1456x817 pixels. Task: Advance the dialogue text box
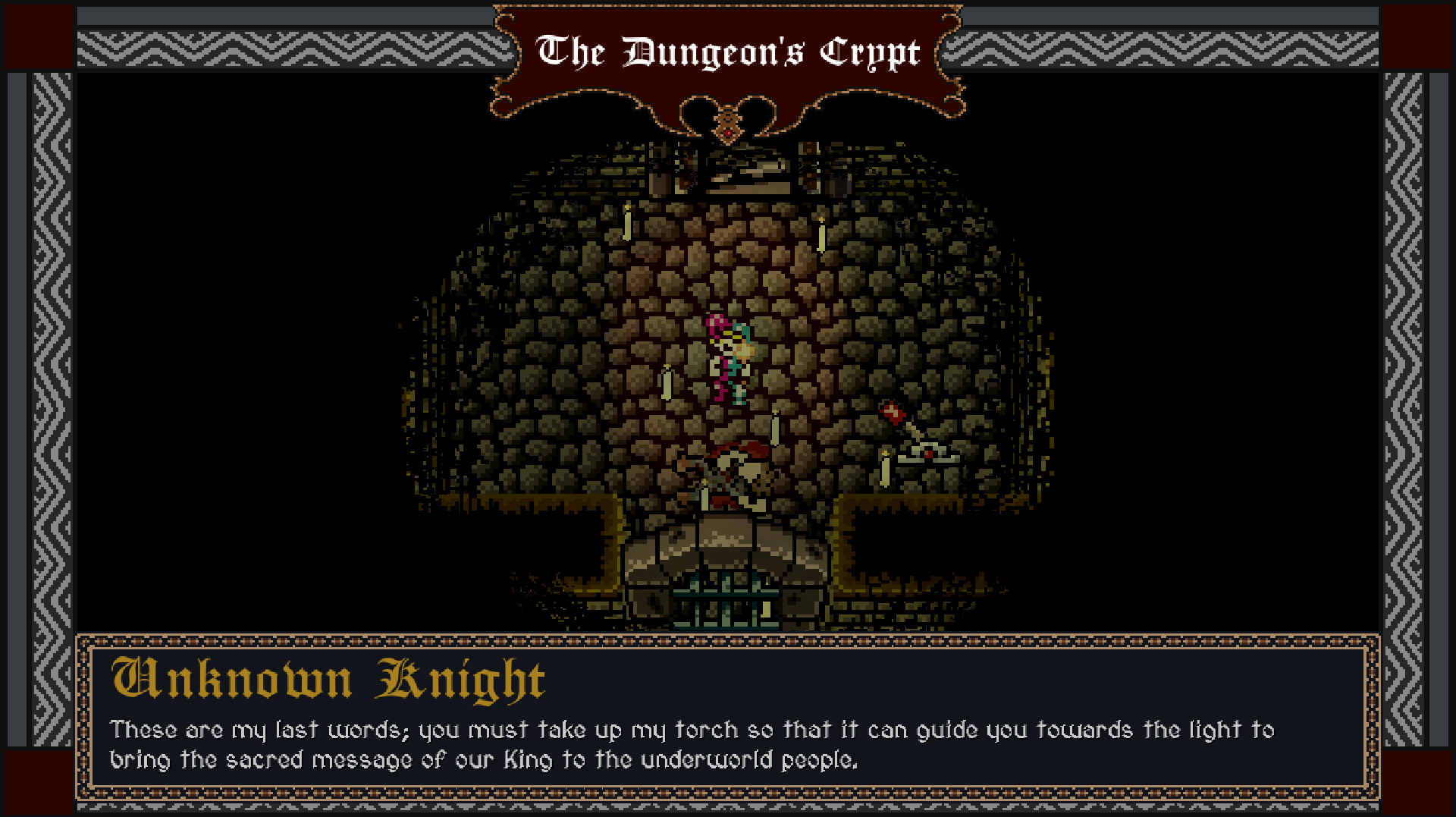pos(728,740)
